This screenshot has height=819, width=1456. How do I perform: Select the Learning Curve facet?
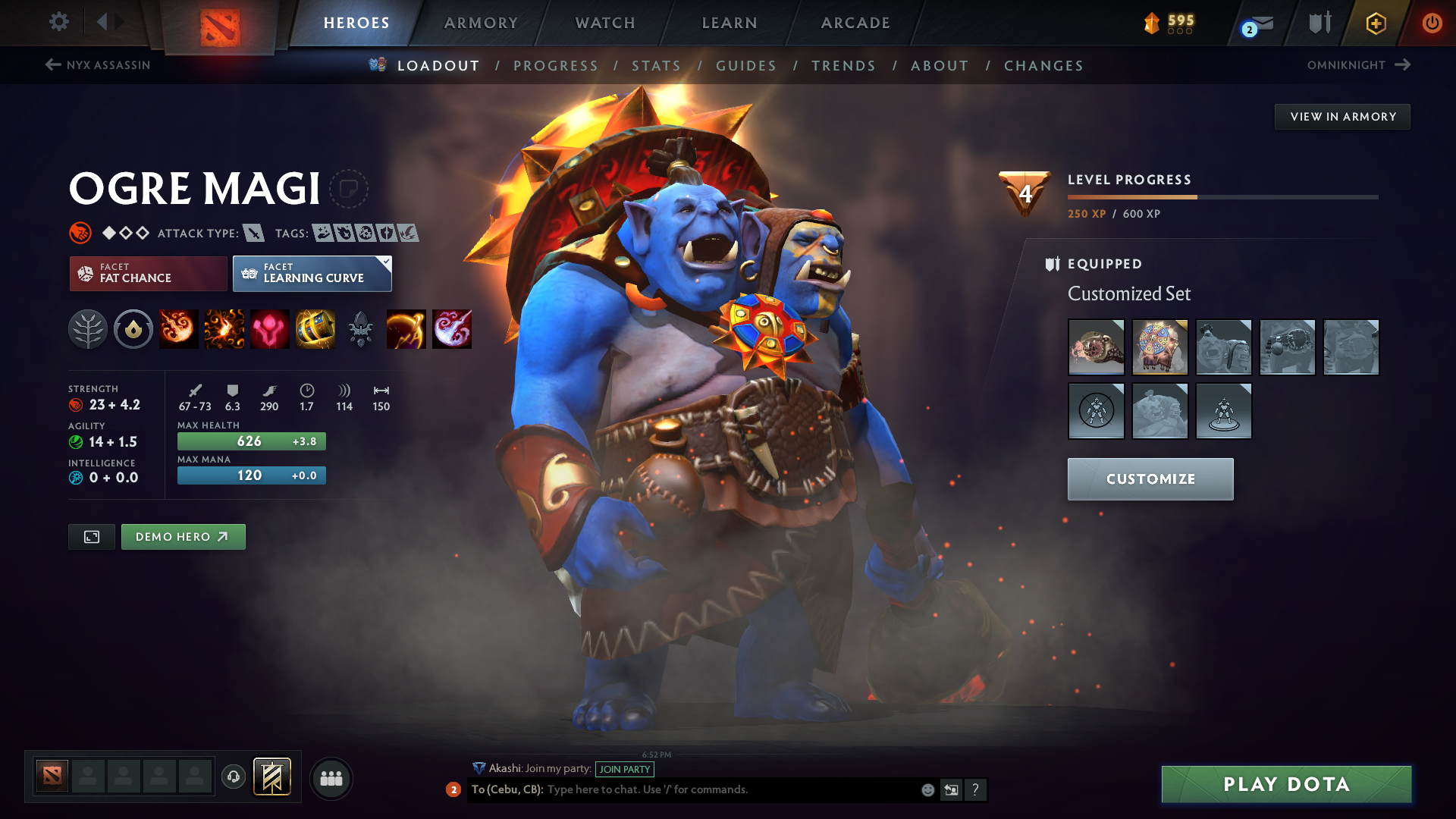click(312, 273)
